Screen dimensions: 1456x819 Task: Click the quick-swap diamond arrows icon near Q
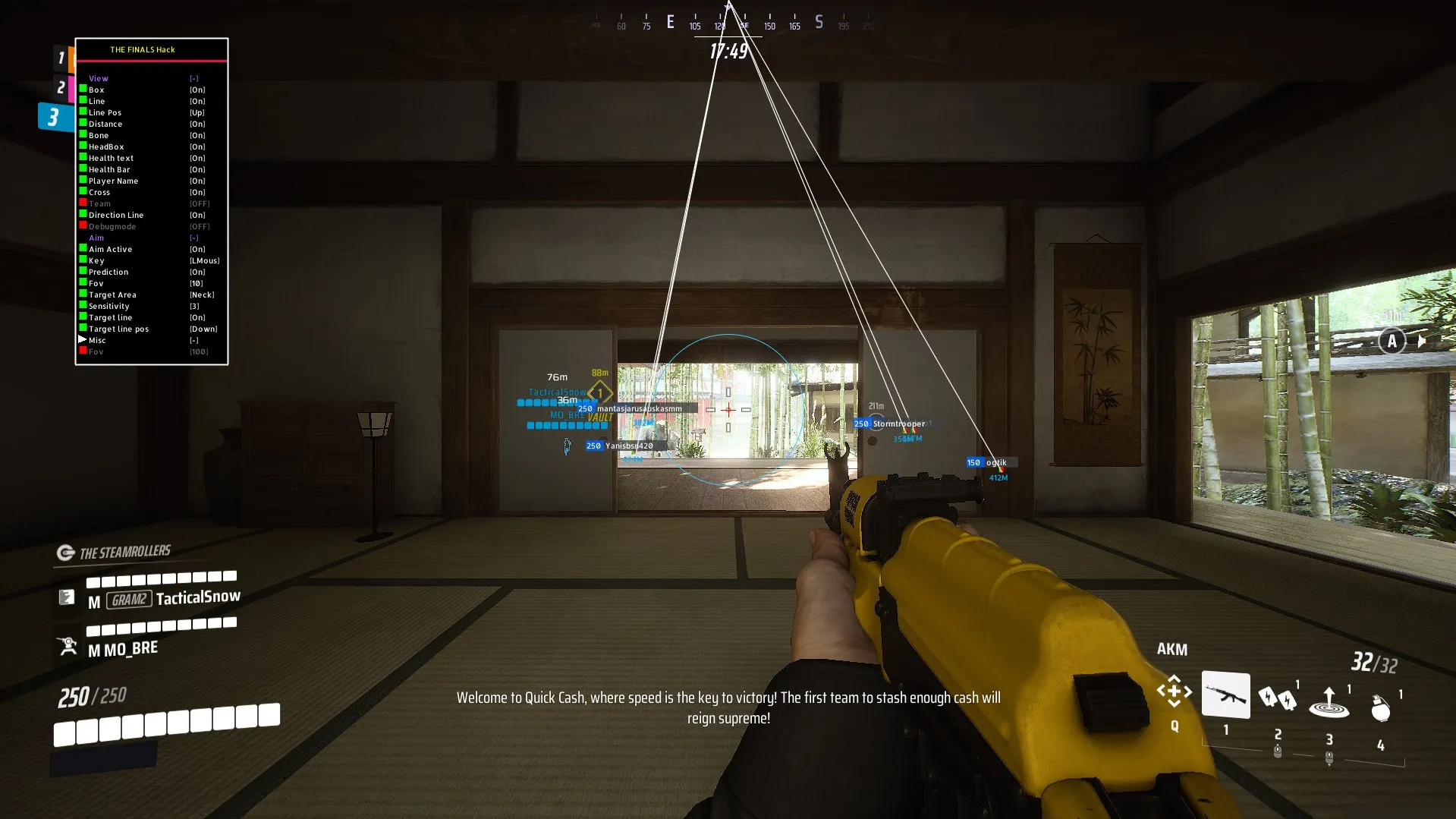point(1174,691)
